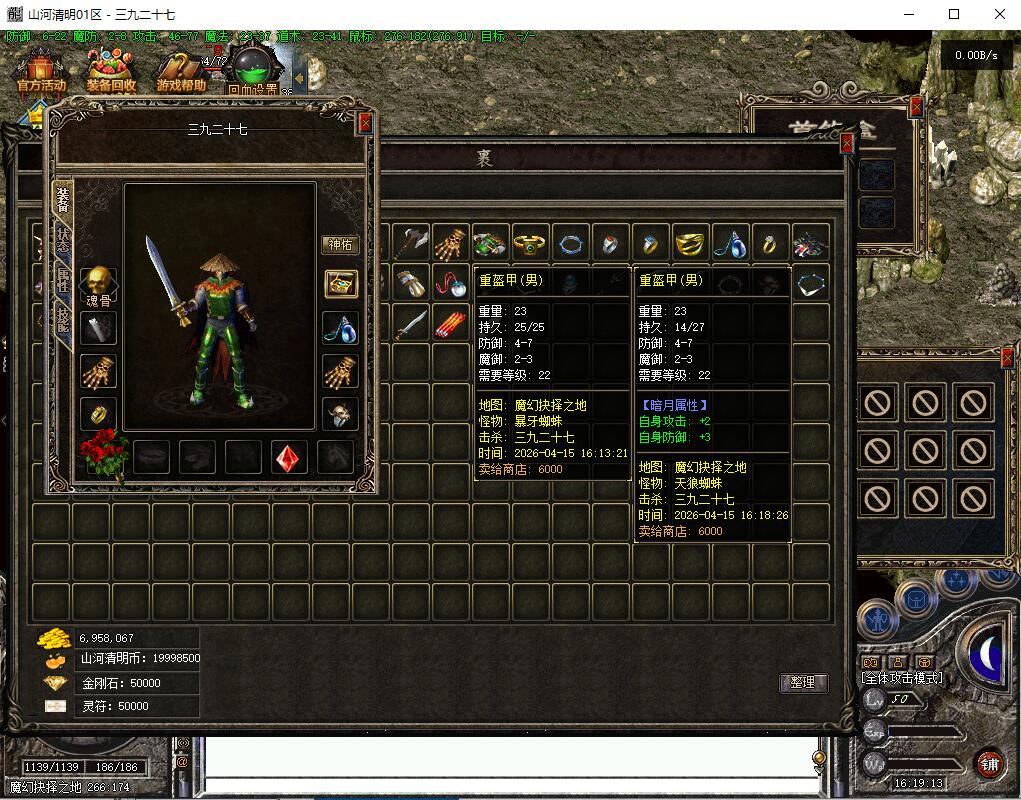Click the treasure chest icon in character panel
1021x800 pixels.
340,284
